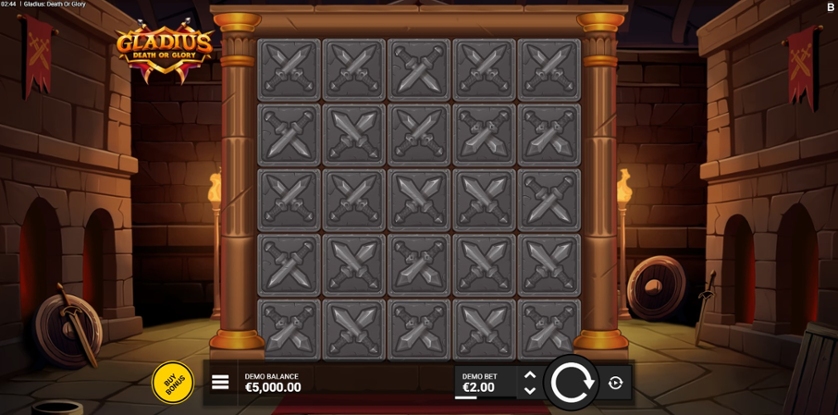The width and height of the screenshot is (838, 415).
Task: Increase the demo bet amount
Action: (530, 376)
